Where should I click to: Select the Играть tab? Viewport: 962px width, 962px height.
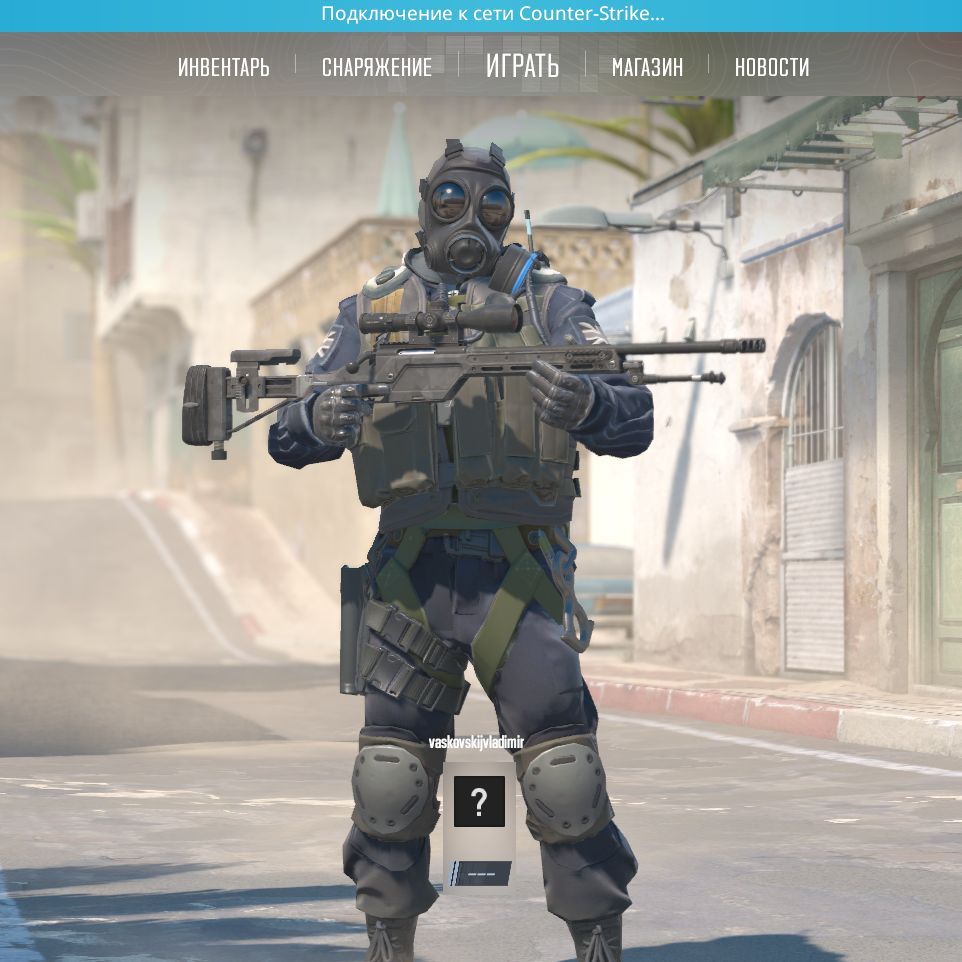[x=522, y=66]
